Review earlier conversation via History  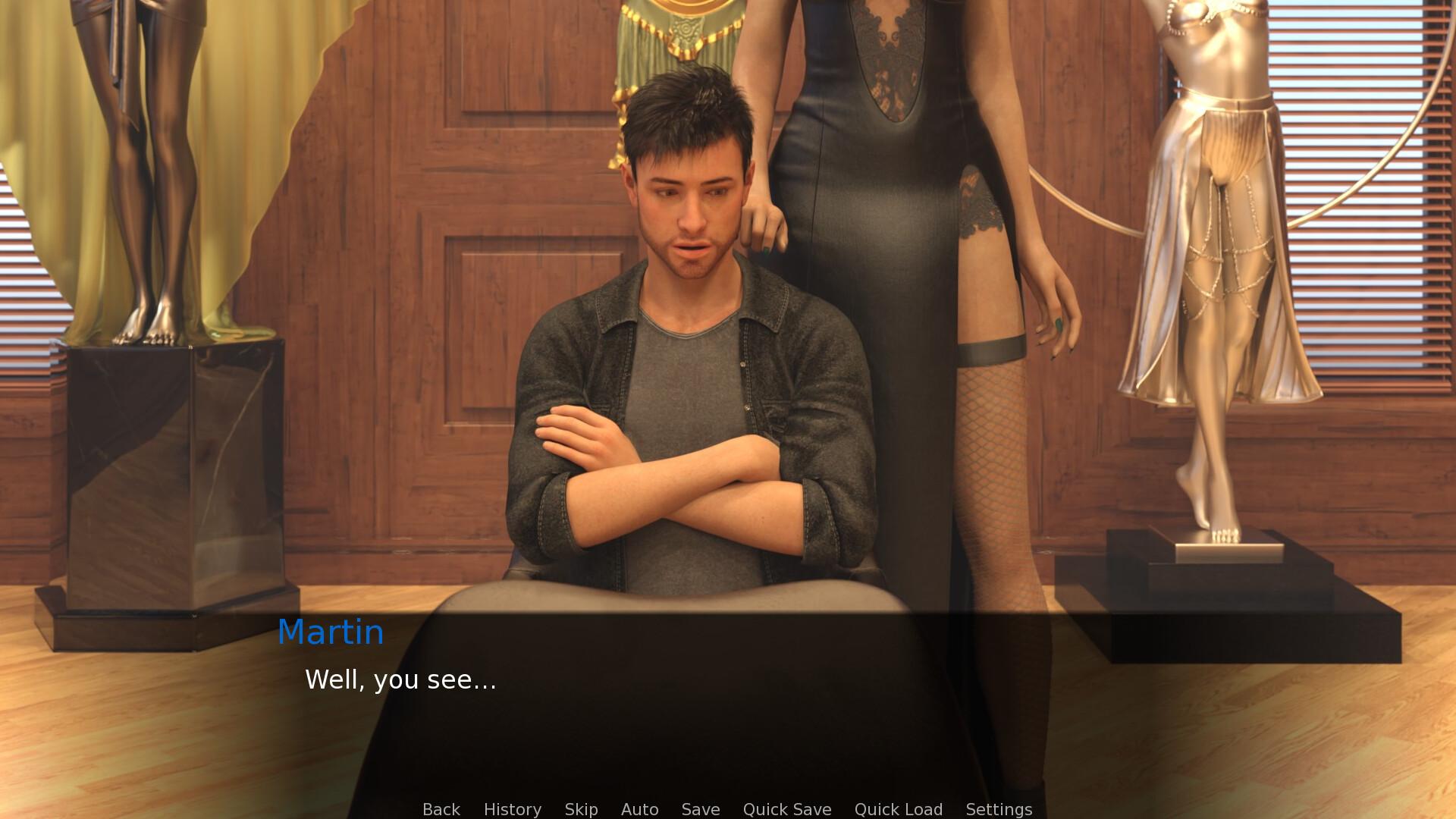(x=512, y=809)
